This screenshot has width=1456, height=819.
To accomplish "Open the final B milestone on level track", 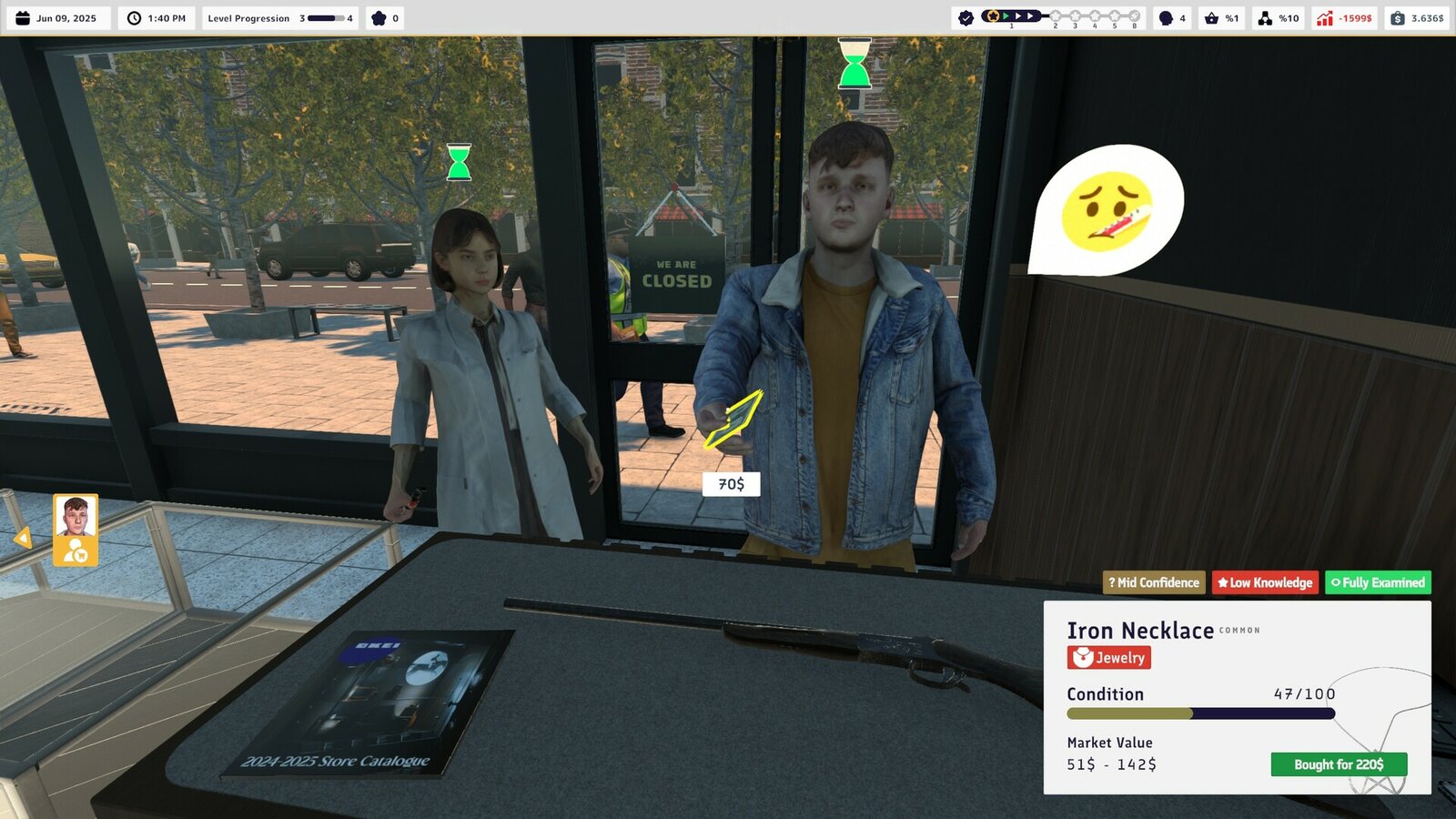I will click(1134, 15).
